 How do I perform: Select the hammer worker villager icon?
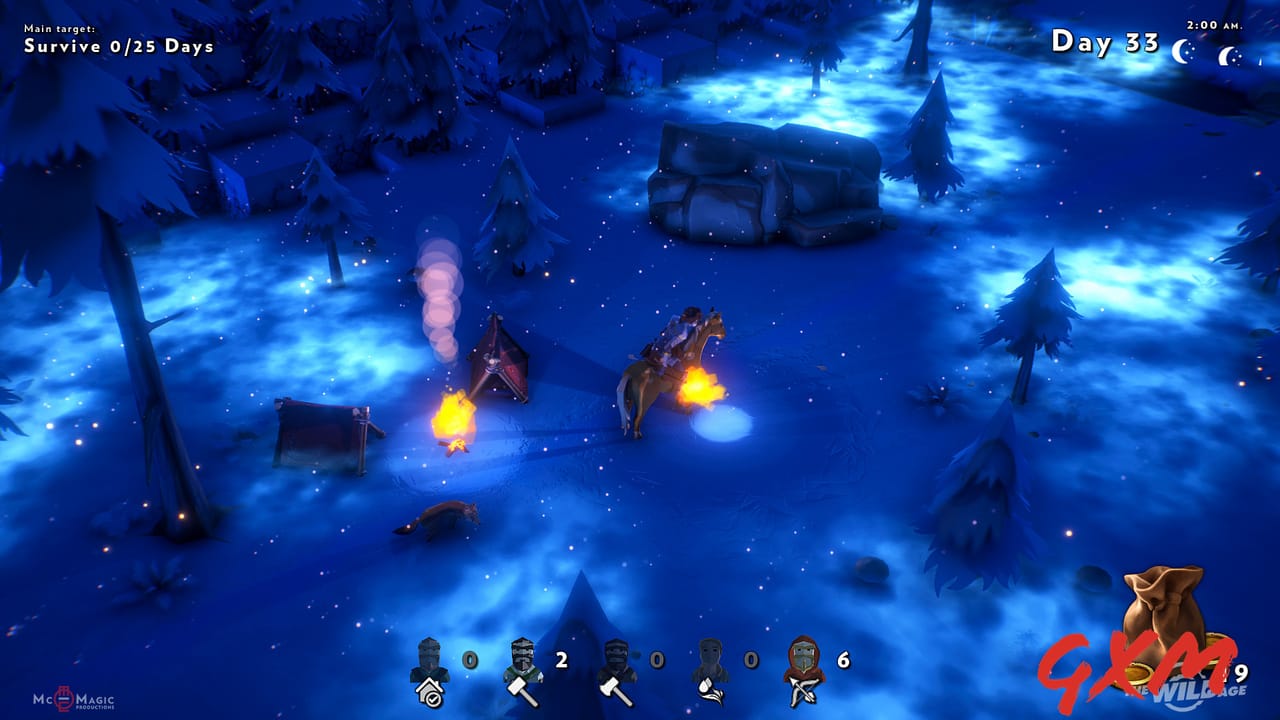click(x=524, y=660)
